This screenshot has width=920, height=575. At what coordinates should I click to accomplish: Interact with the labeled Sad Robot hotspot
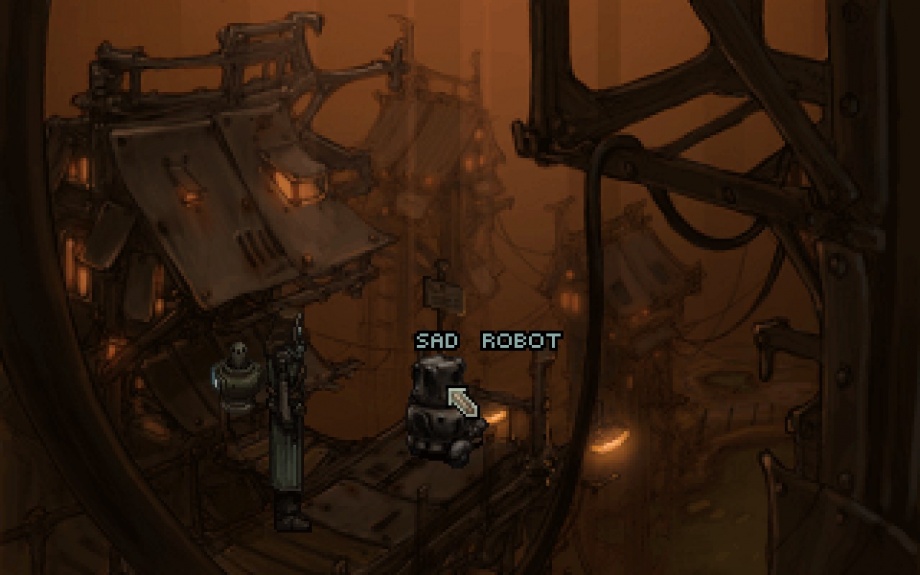point(437,410)
